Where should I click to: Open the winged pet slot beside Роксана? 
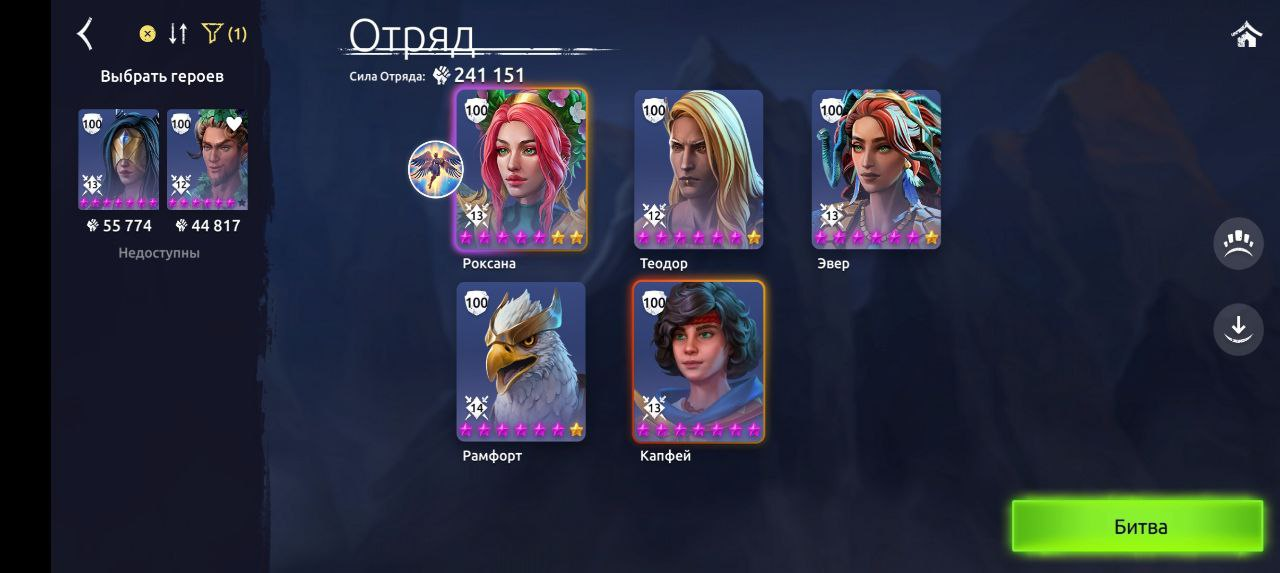click(x=435, y=169)
